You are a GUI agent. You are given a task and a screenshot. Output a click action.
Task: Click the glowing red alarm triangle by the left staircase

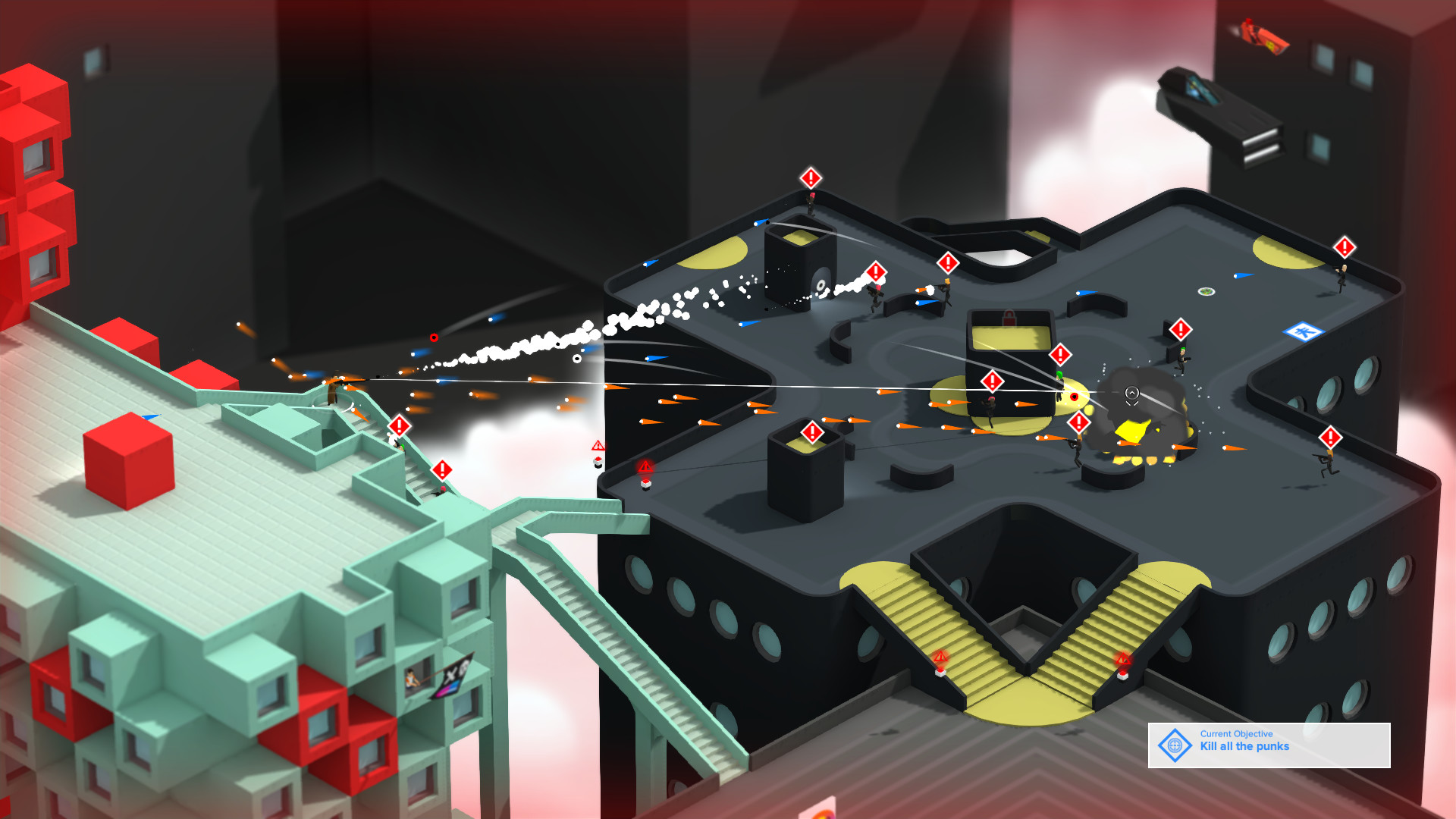(x=940, y=656)
